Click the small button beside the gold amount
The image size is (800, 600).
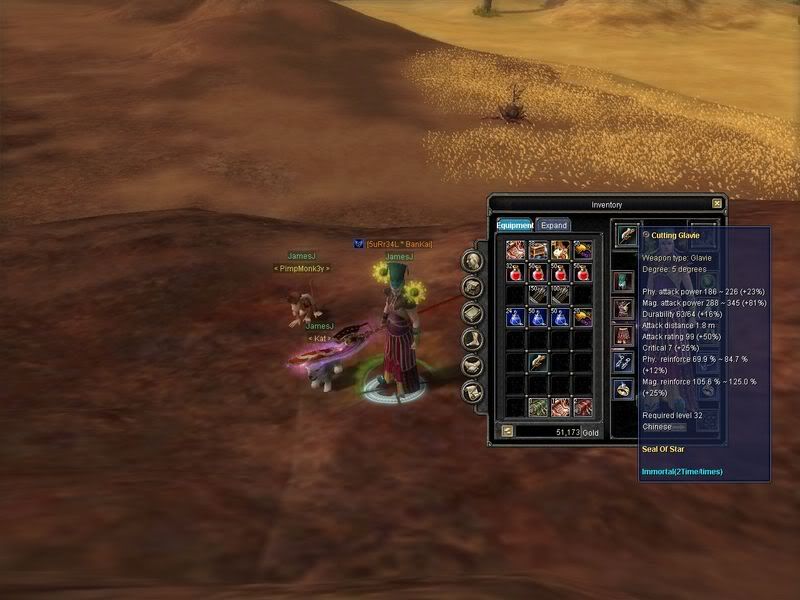tap(507, 431)
